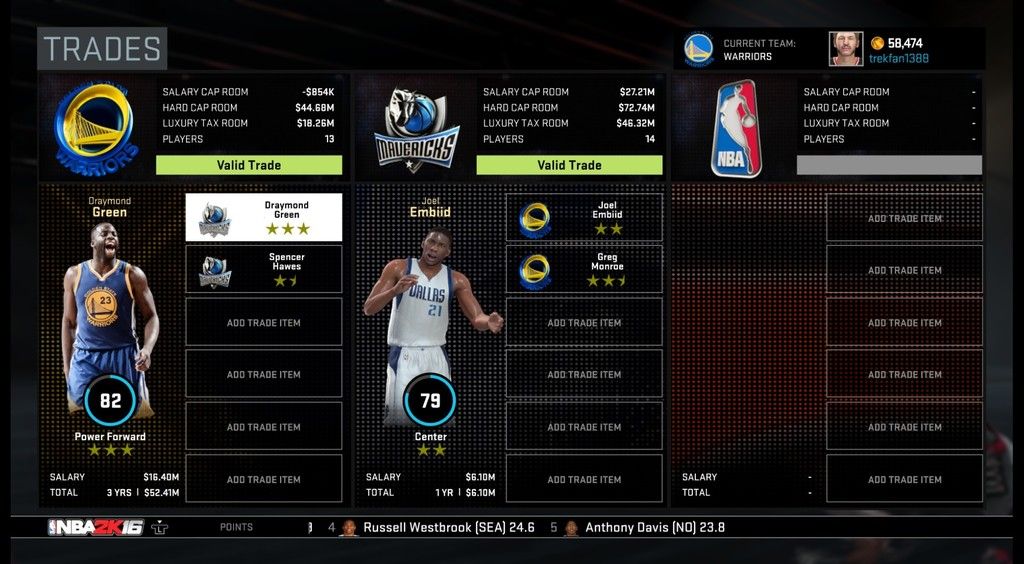Select the Joel Embiid trade item

click(x=584, y=217)
